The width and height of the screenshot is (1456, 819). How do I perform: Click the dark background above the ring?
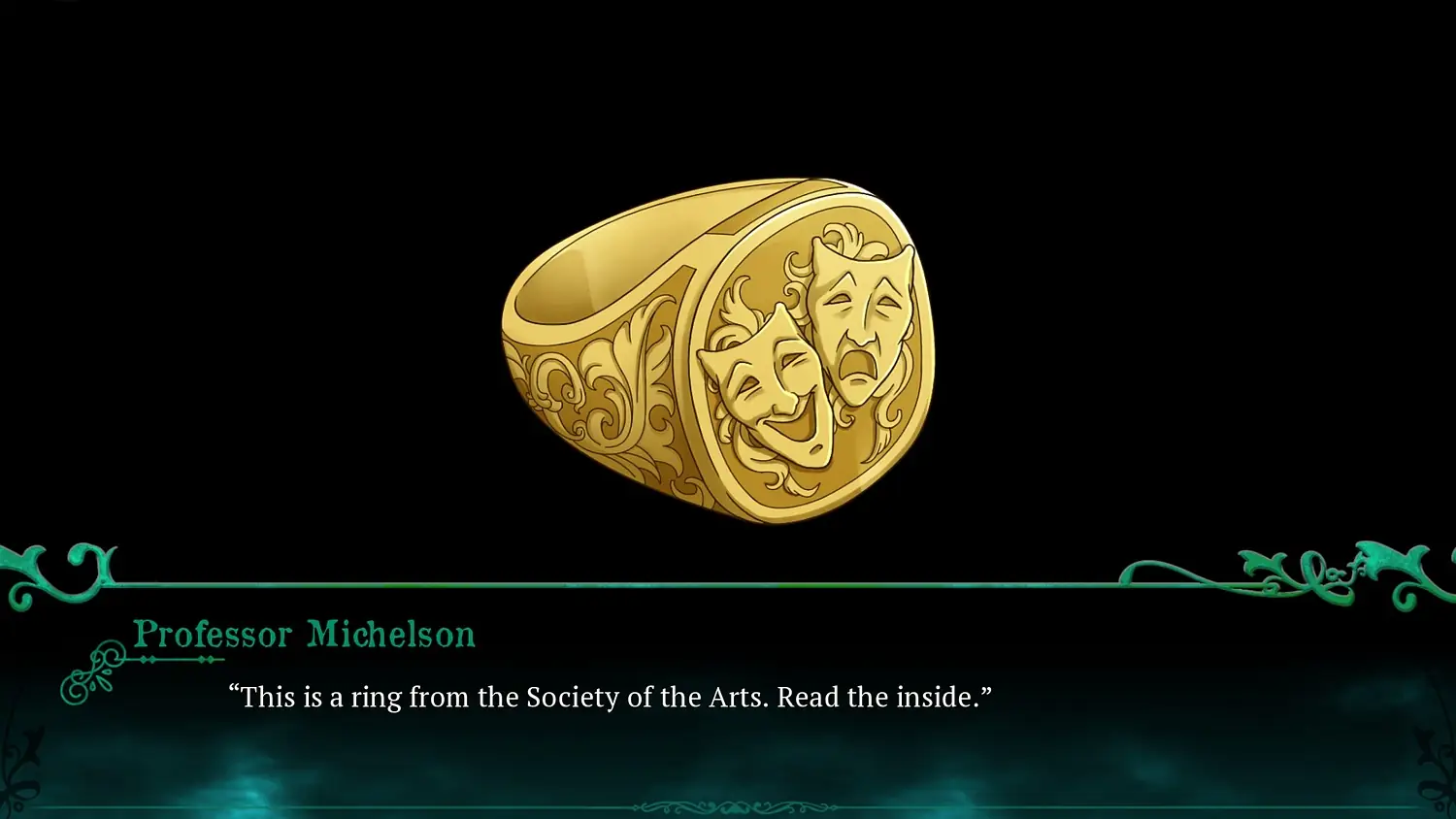pyautogui.click(x=728, y=87)
